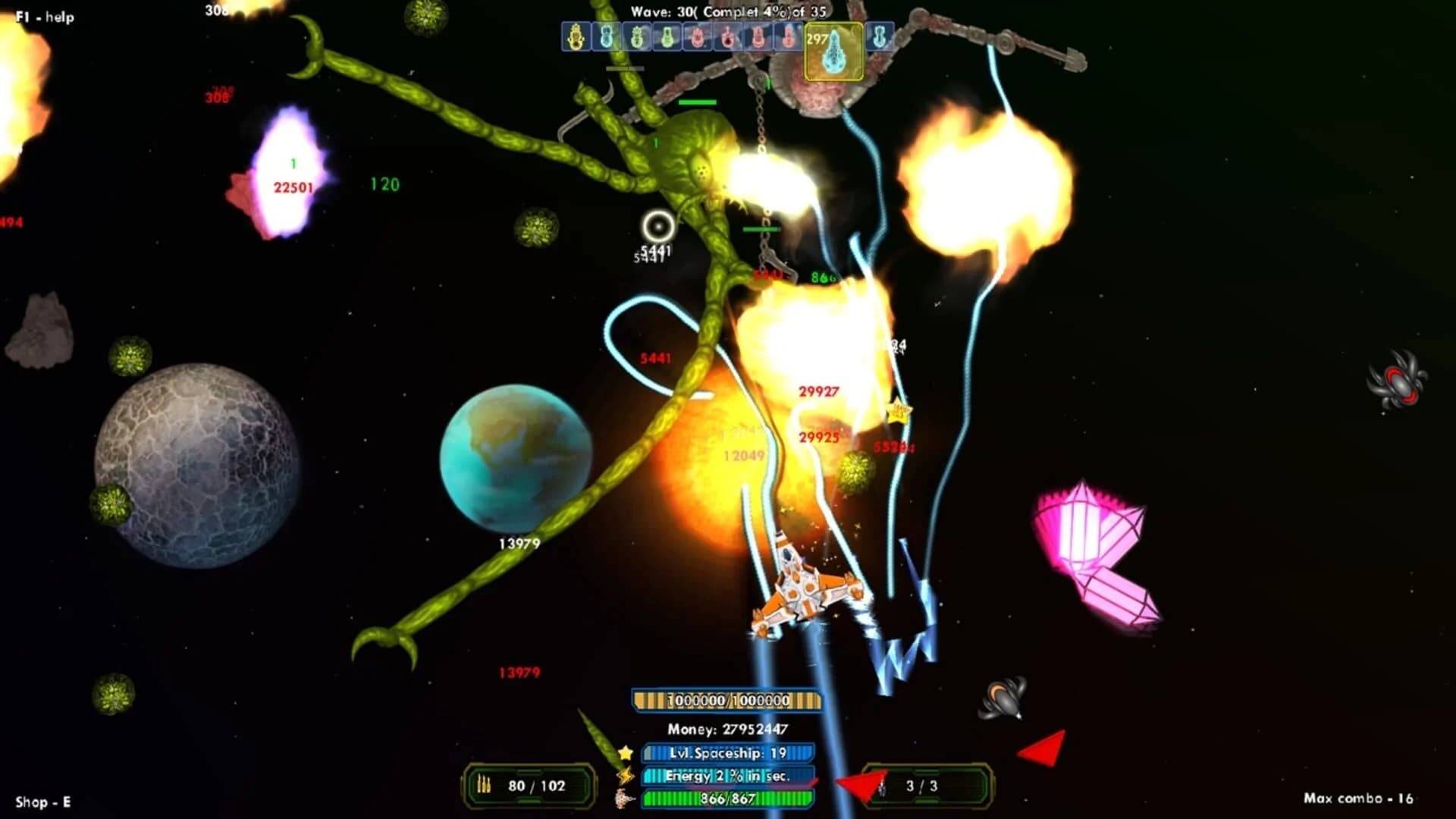Click a green enemy icon in the wave bar
This screenshot has height=819, width=1456.
click(x=637, y=36)
